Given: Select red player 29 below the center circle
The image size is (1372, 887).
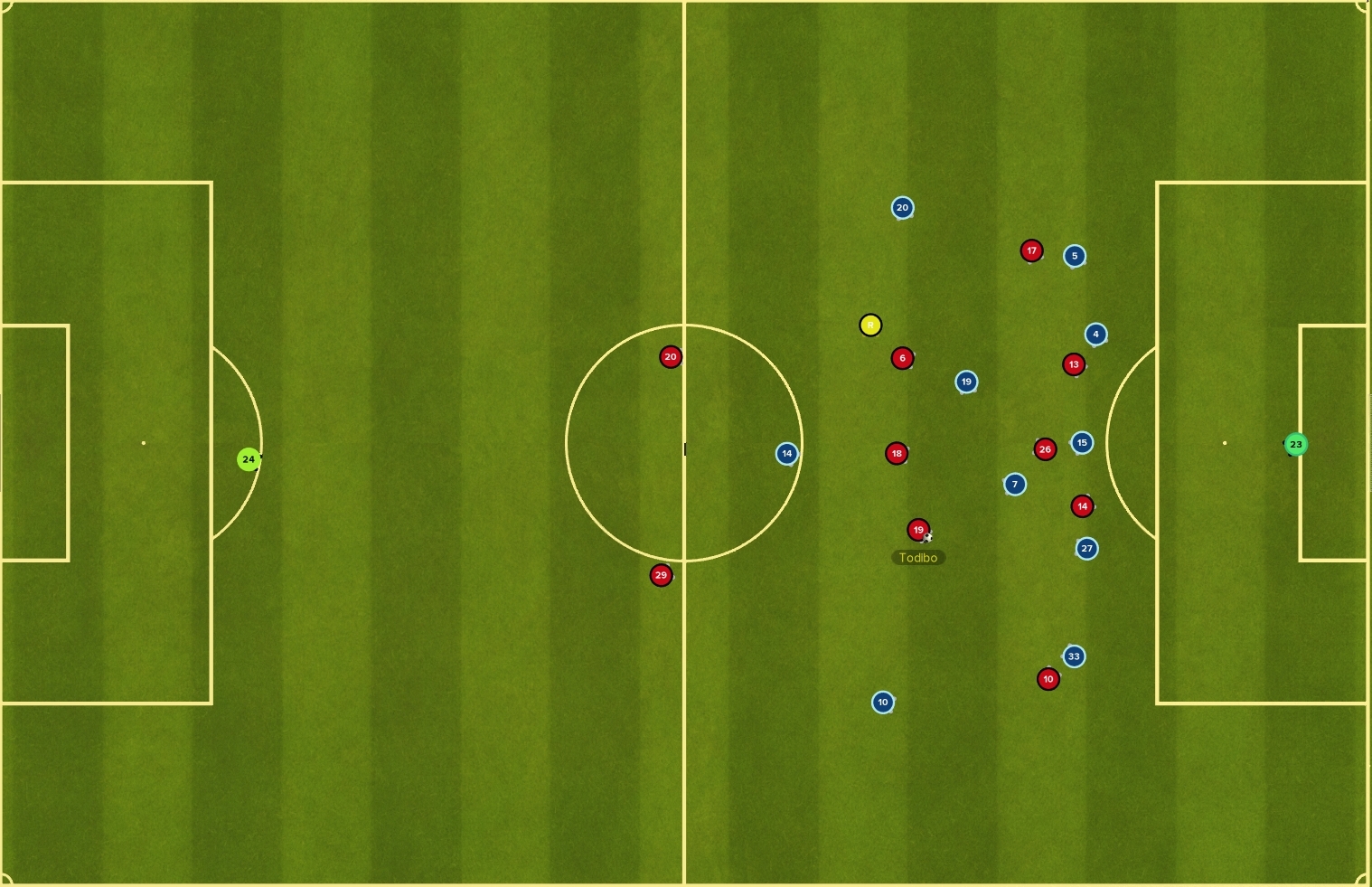Looking at the screenshot, I should pyautogui.click(x=660, y=574).
